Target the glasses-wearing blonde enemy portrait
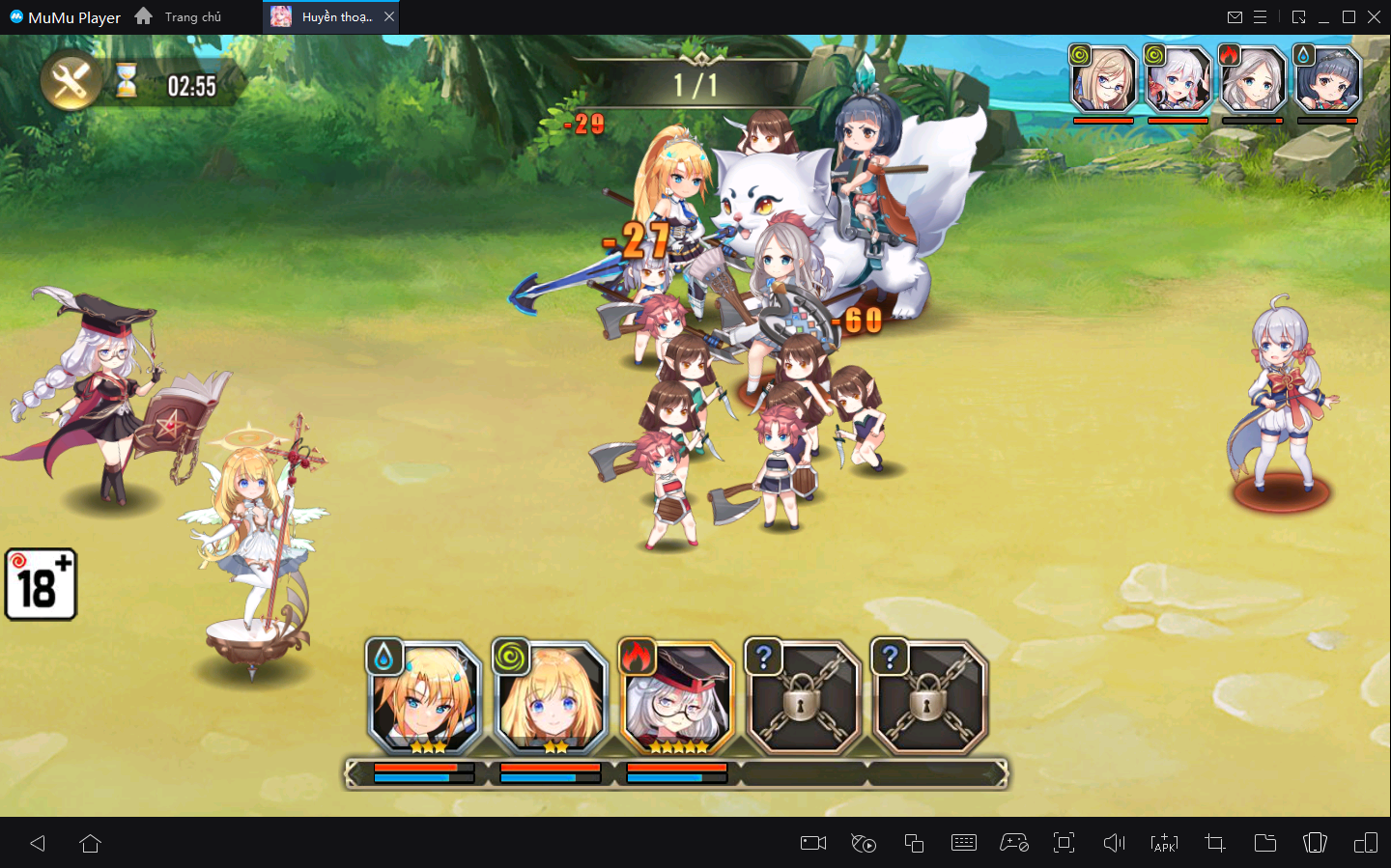The width and height of the screenshot is (1391, 868). click(x=1103, y=81)
